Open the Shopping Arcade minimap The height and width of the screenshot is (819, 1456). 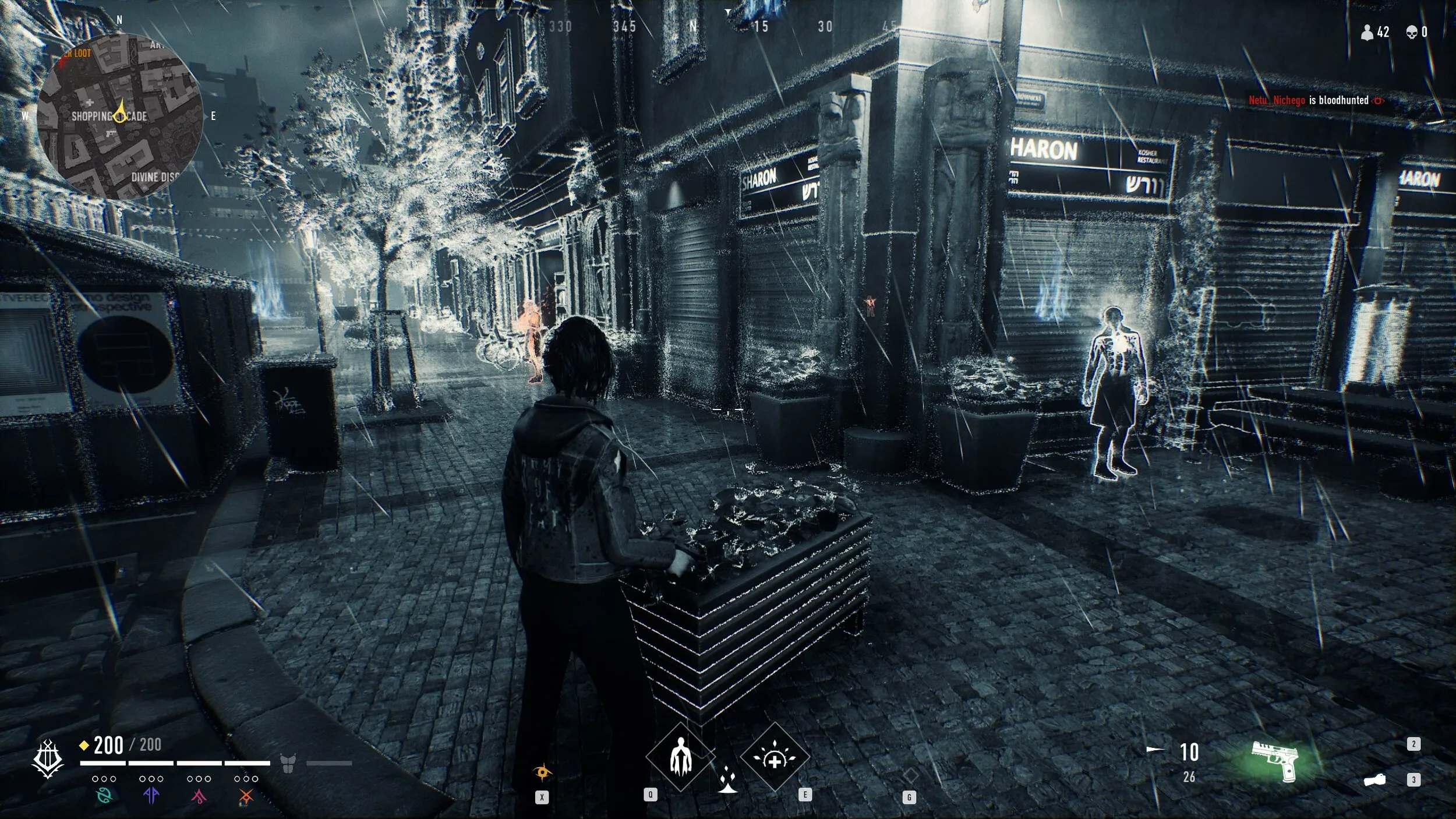[120, 115]
